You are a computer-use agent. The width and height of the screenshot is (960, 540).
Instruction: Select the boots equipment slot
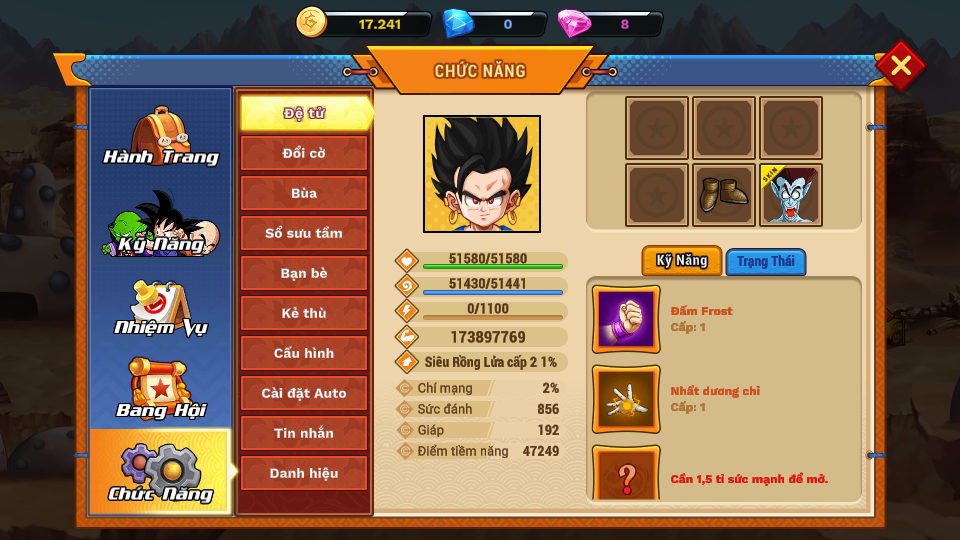(724, 195)
